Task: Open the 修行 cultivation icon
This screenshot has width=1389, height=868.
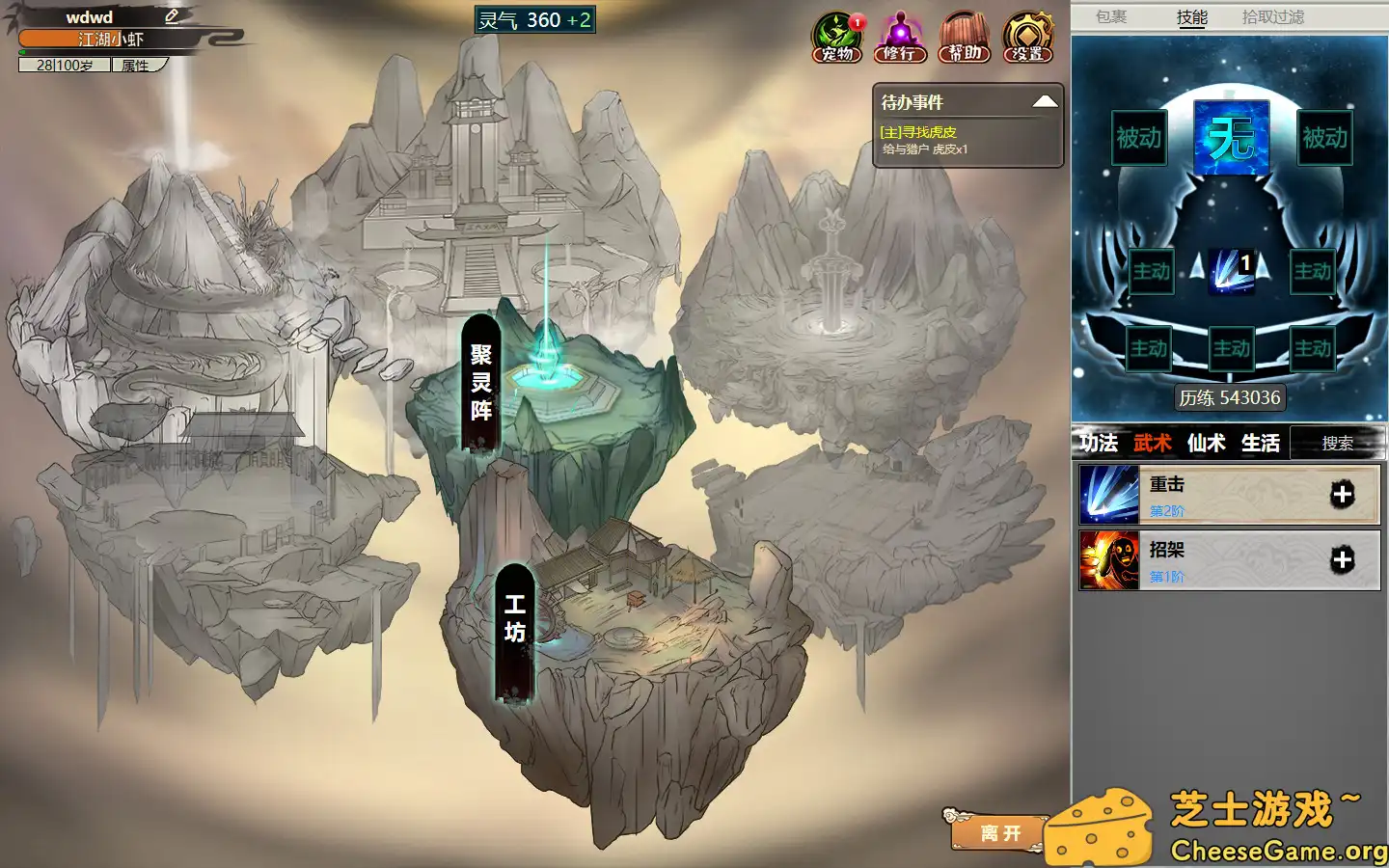Action: point(899,39)
